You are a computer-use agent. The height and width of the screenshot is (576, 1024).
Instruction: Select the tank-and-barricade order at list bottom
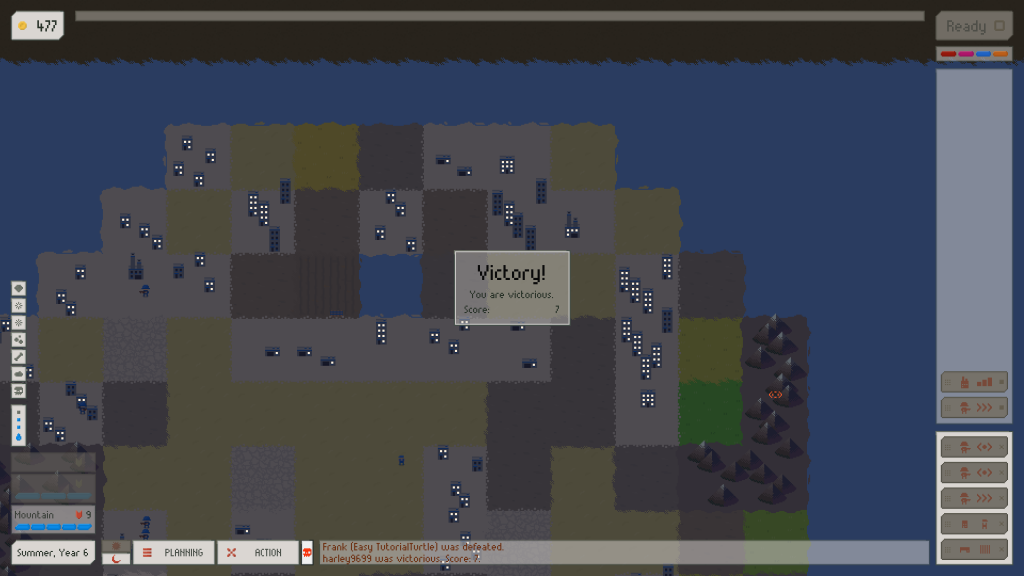pyautogui.click(x=973, y=549)
